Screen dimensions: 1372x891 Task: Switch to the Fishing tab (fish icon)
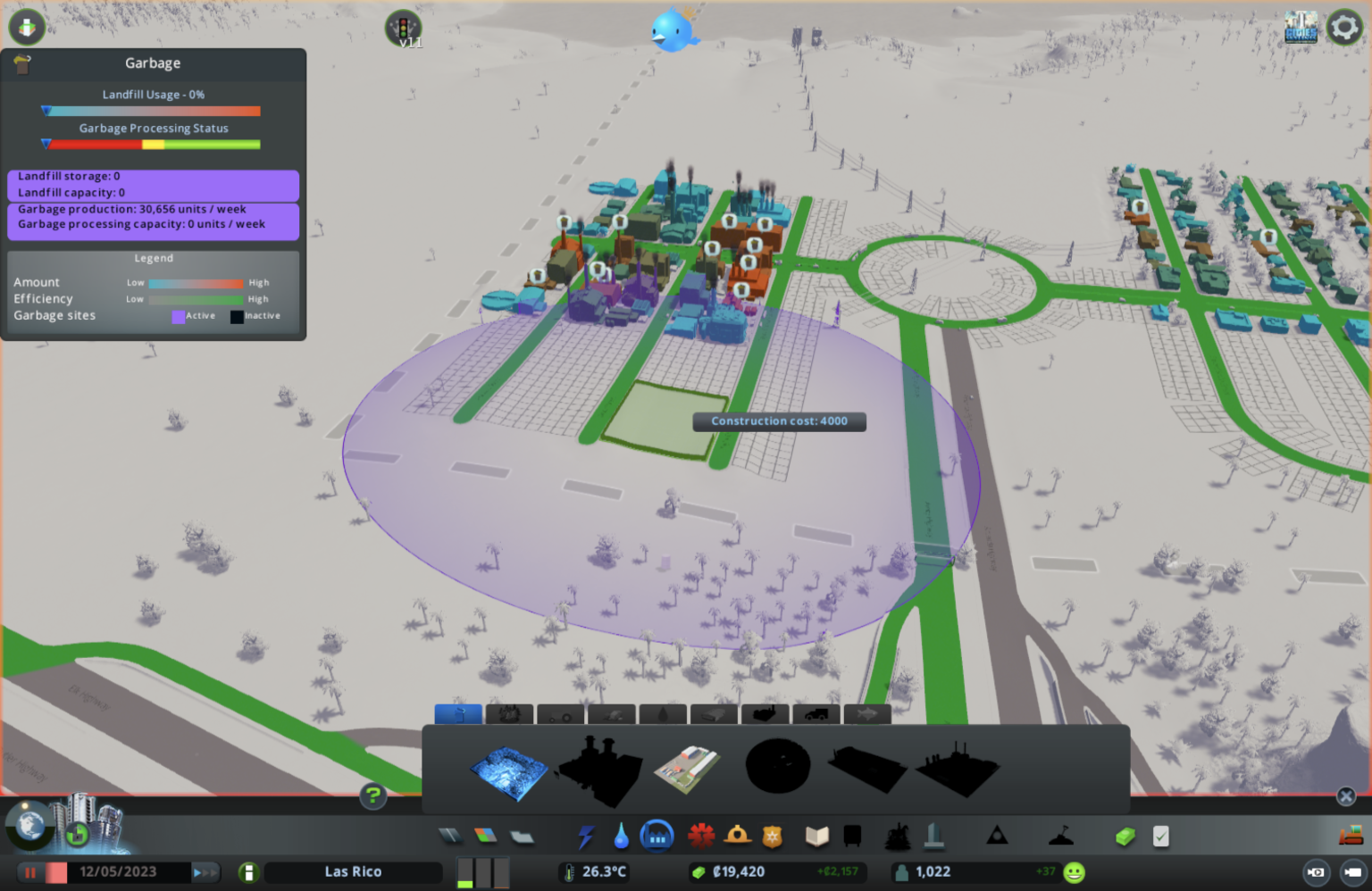866,714
